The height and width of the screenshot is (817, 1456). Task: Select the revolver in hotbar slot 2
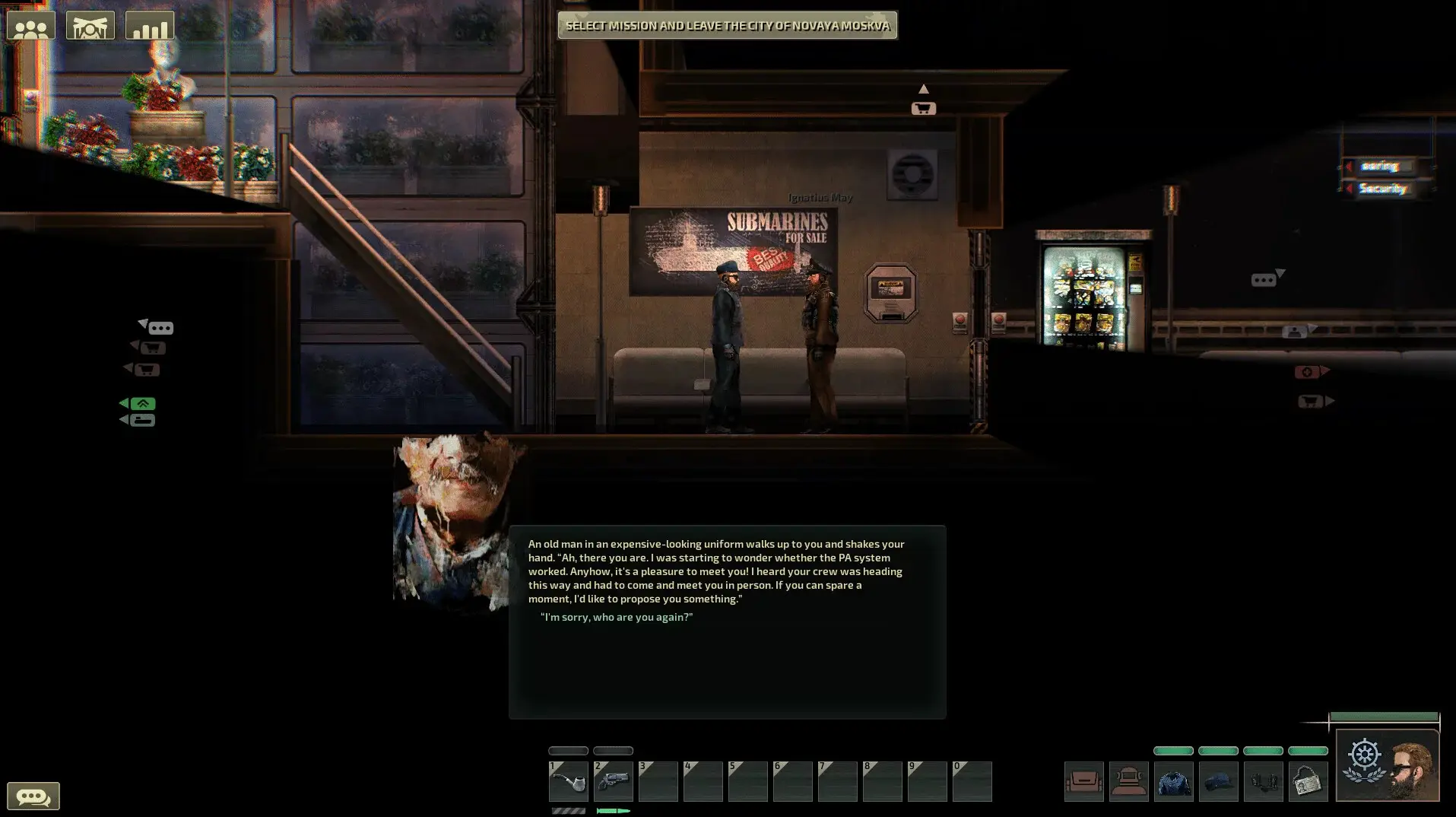click(x=613, y=781)
